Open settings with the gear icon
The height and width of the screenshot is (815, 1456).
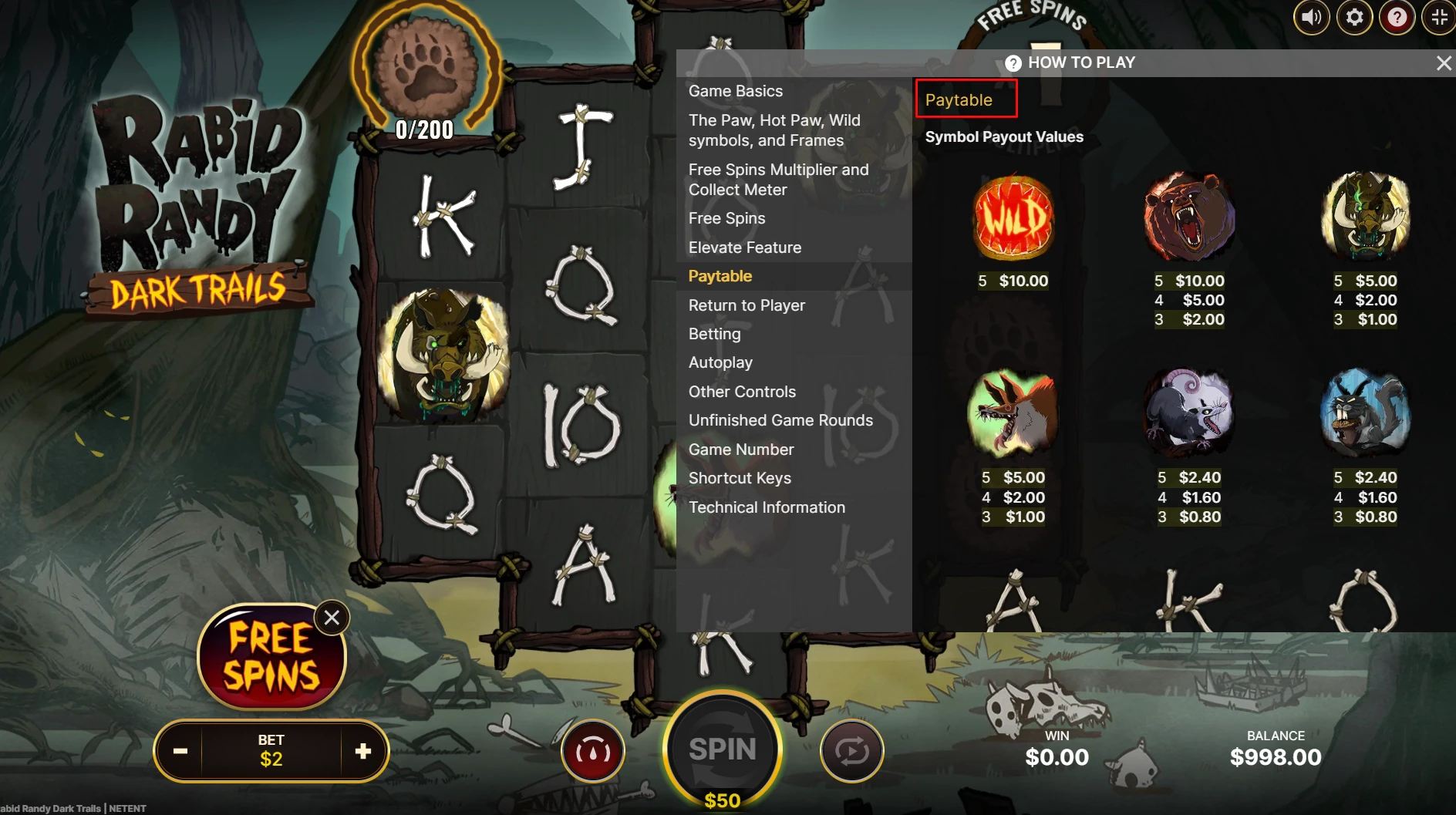(1354, 17)
